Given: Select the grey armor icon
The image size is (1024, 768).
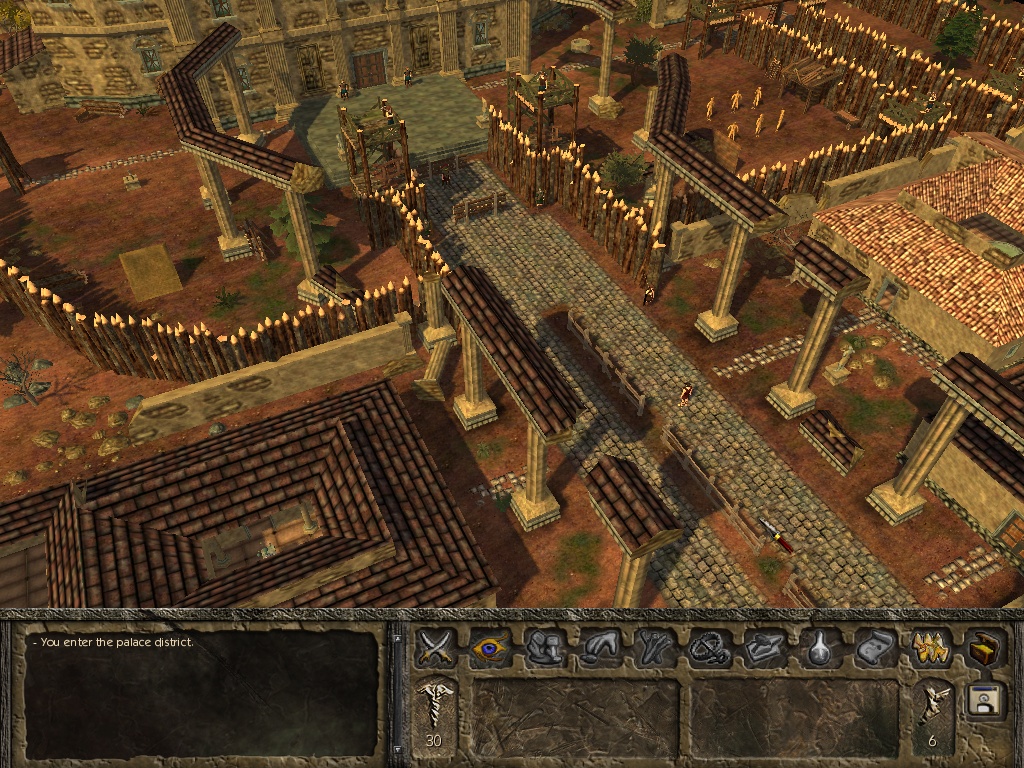Looking at the screenshot, I should tap(545, 648).
